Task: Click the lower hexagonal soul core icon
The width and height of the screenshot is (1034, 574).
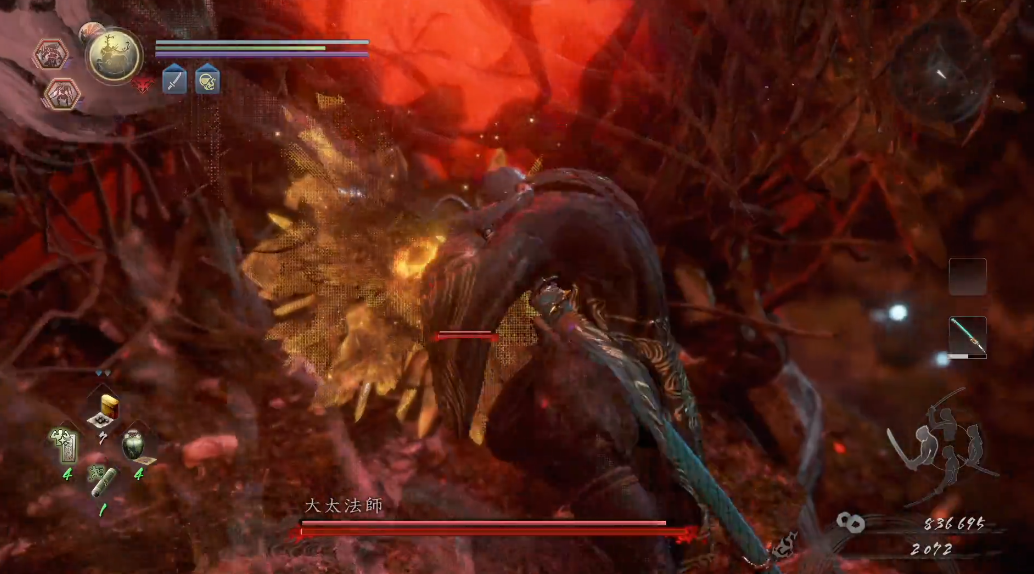Action: [61, 94]
